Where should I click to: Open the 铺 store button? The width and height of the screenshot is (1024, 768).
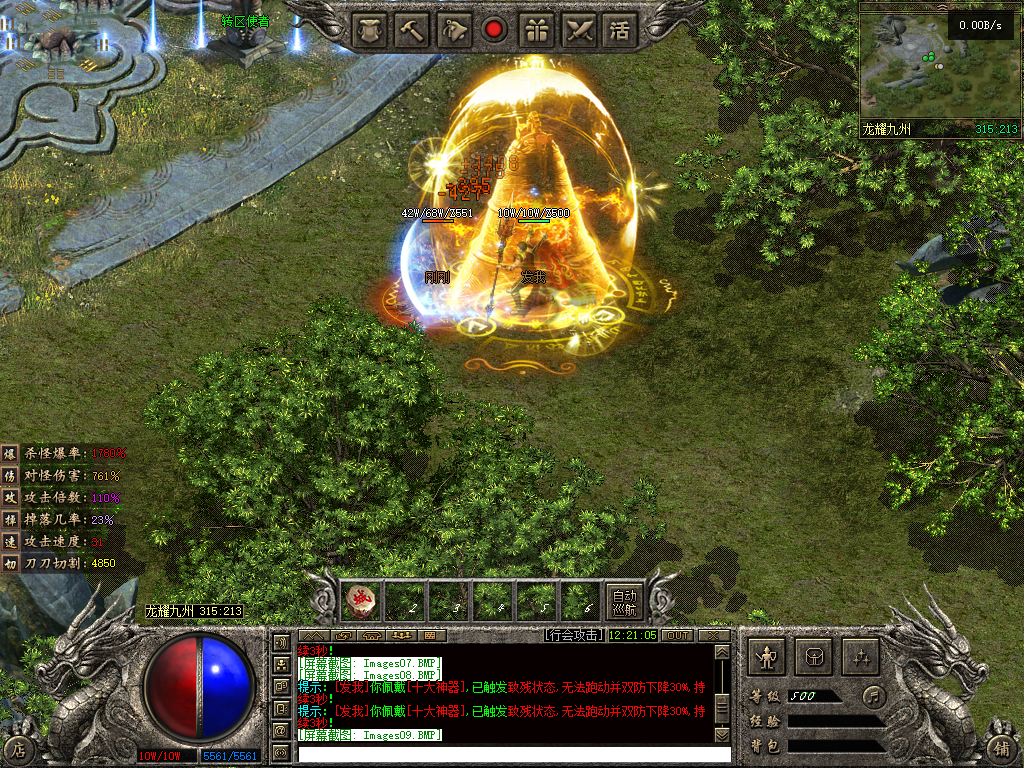pyautogui.click(x=1003, y=748)
